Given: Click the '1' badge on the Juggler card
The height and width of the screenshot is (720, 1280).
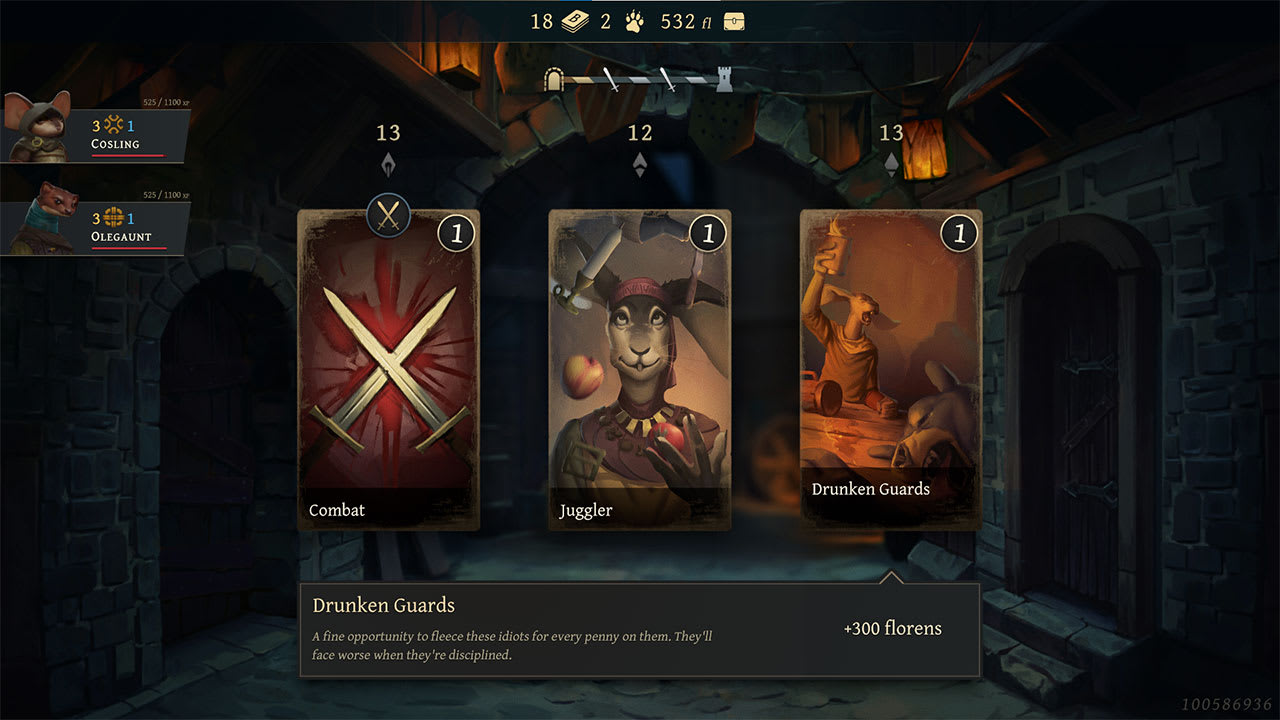Looking at the screenshot, I should pos(707,232).
